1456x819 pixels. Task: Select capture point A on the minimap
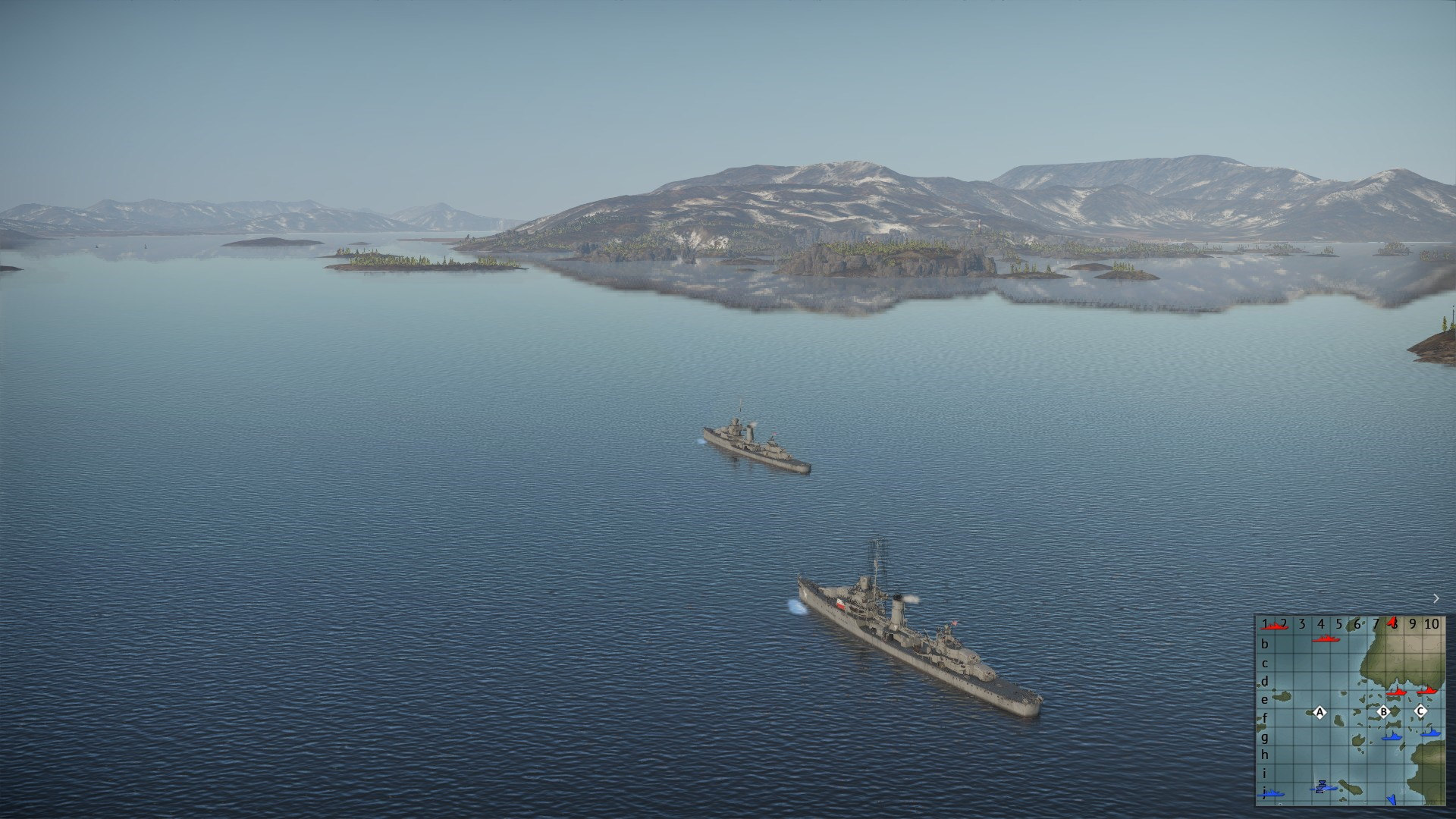[x=1319, y=712]
